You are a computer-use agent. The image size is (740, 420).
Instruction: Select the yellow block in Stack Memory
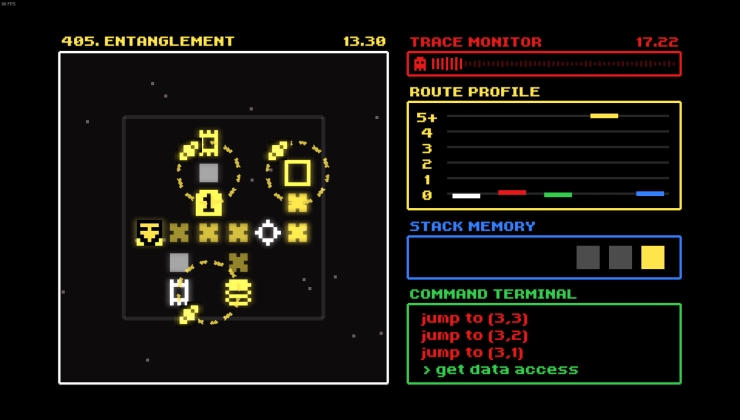[x=652, y=258]
